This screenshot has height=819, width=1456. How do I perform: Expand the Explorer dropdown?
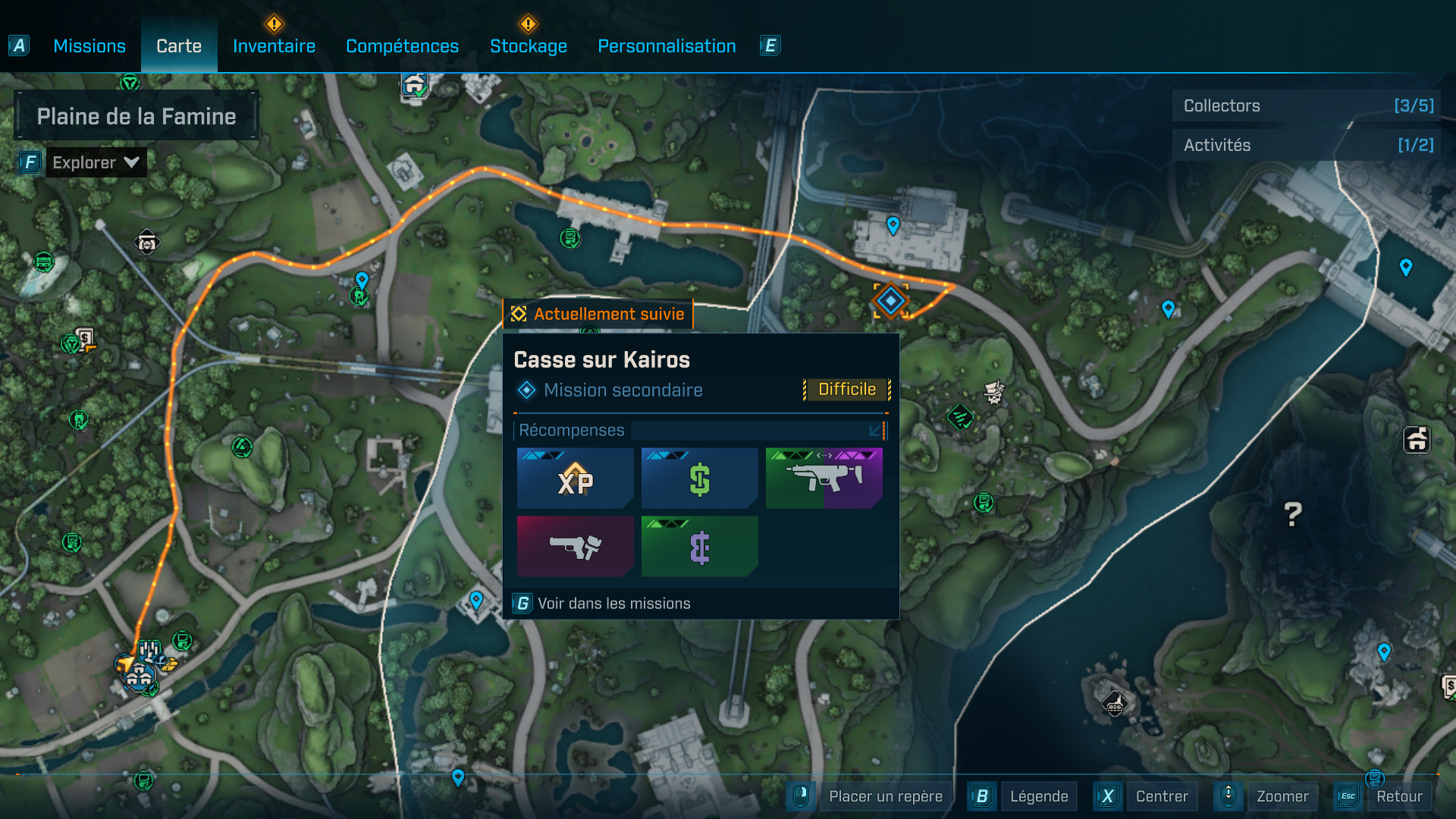[x=95, y=162]
